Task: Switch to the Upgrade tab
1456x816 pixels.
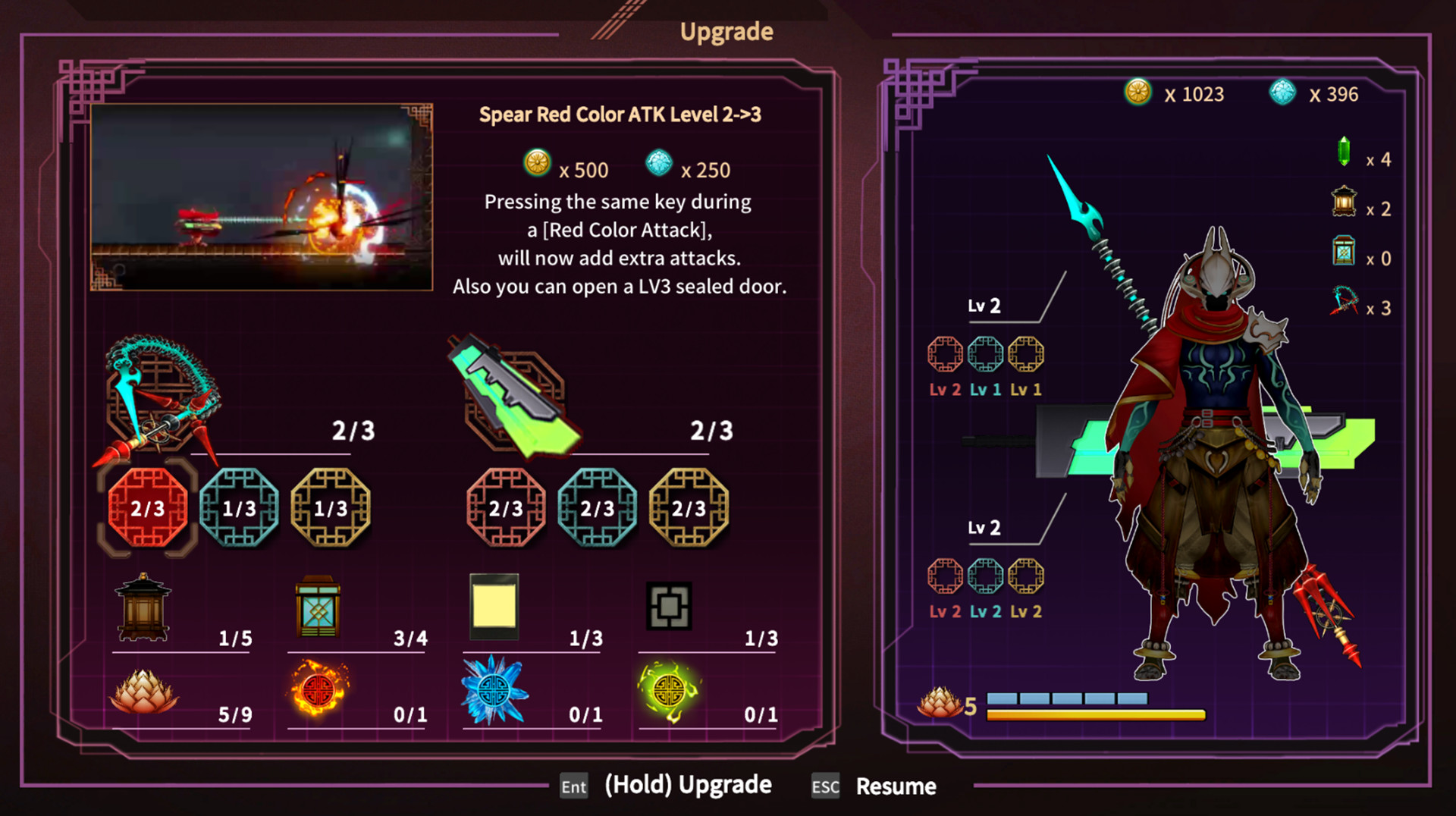Action: coord(726,31)
